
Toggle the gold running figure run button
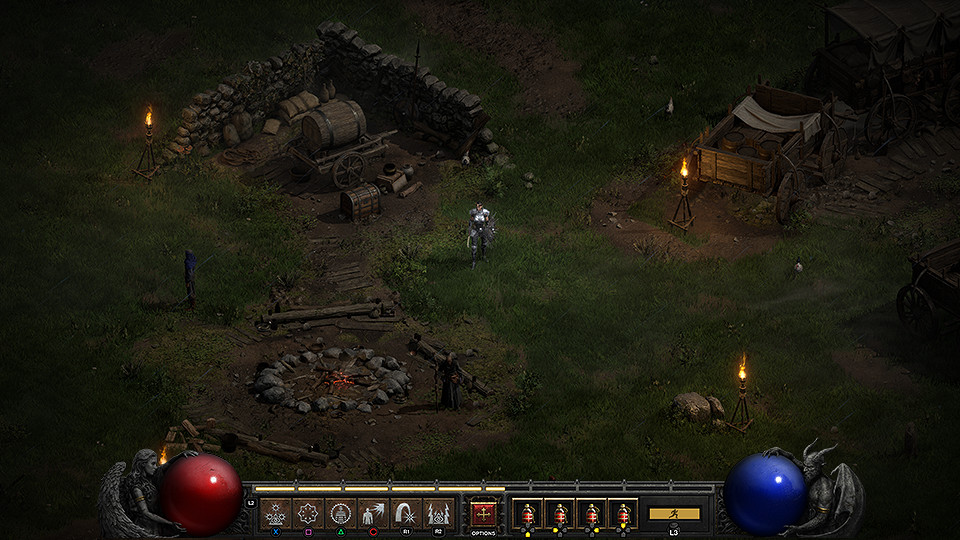pyautogui.click(x=674, y=514)
